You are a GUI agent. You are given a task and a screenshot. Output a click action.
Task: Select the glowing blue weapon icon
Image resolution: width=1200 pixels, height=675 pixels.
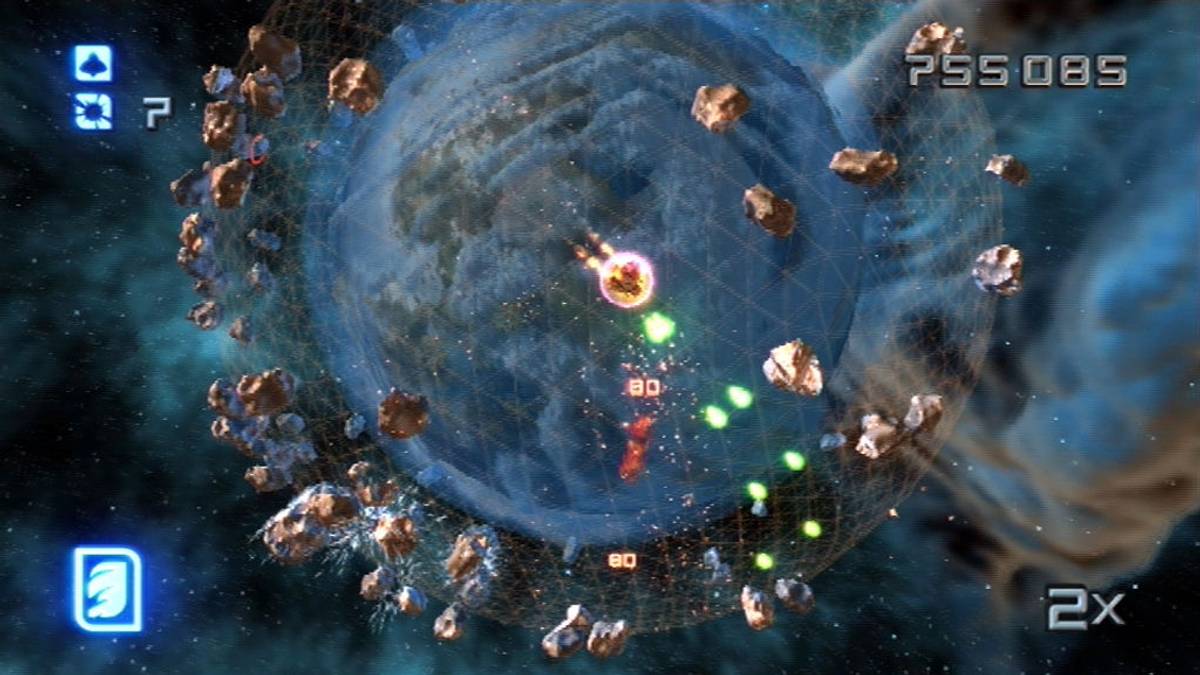(107, 589)
